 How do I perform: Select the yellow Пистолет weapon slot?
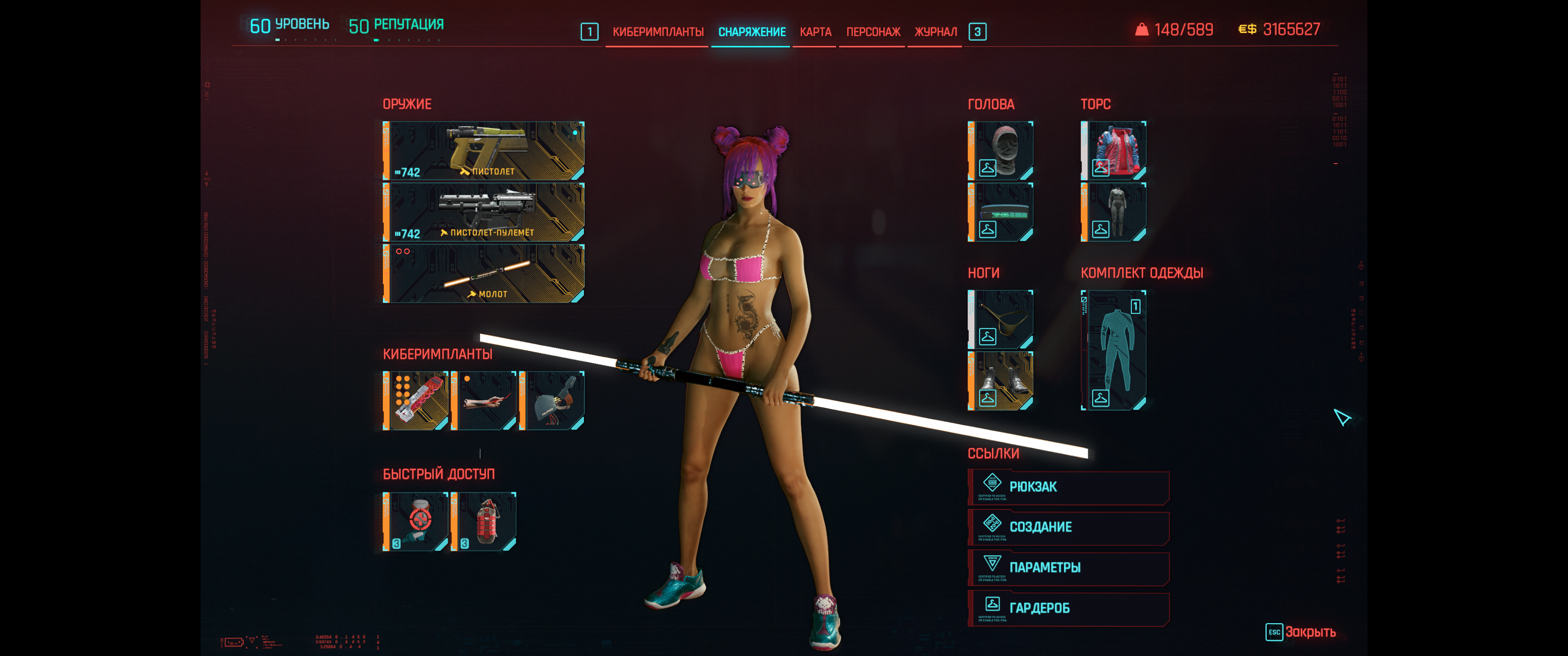click(x=484, y=150)
